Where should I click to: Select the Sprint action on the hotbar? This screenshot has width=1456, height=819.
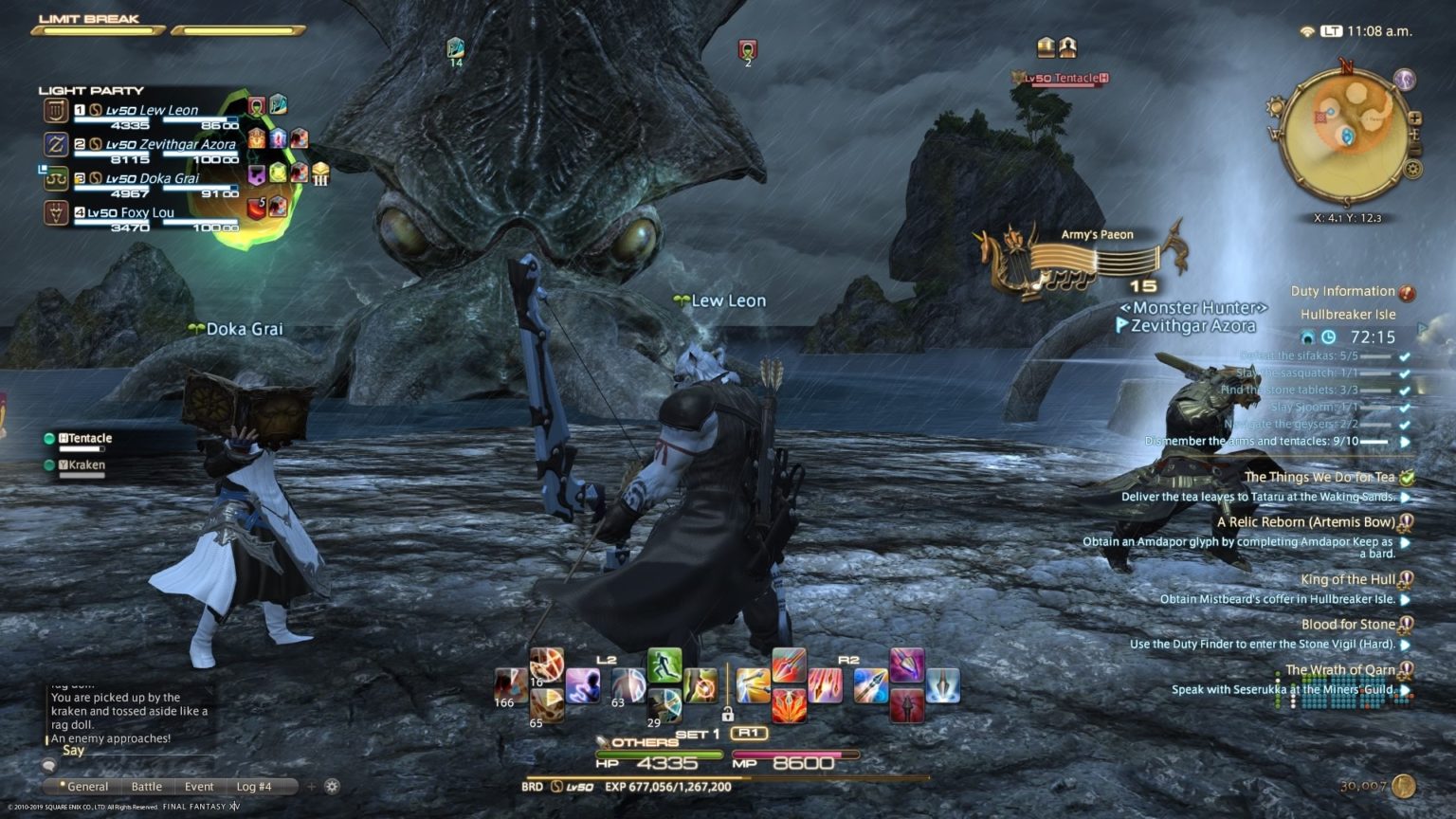coord(664,664)
